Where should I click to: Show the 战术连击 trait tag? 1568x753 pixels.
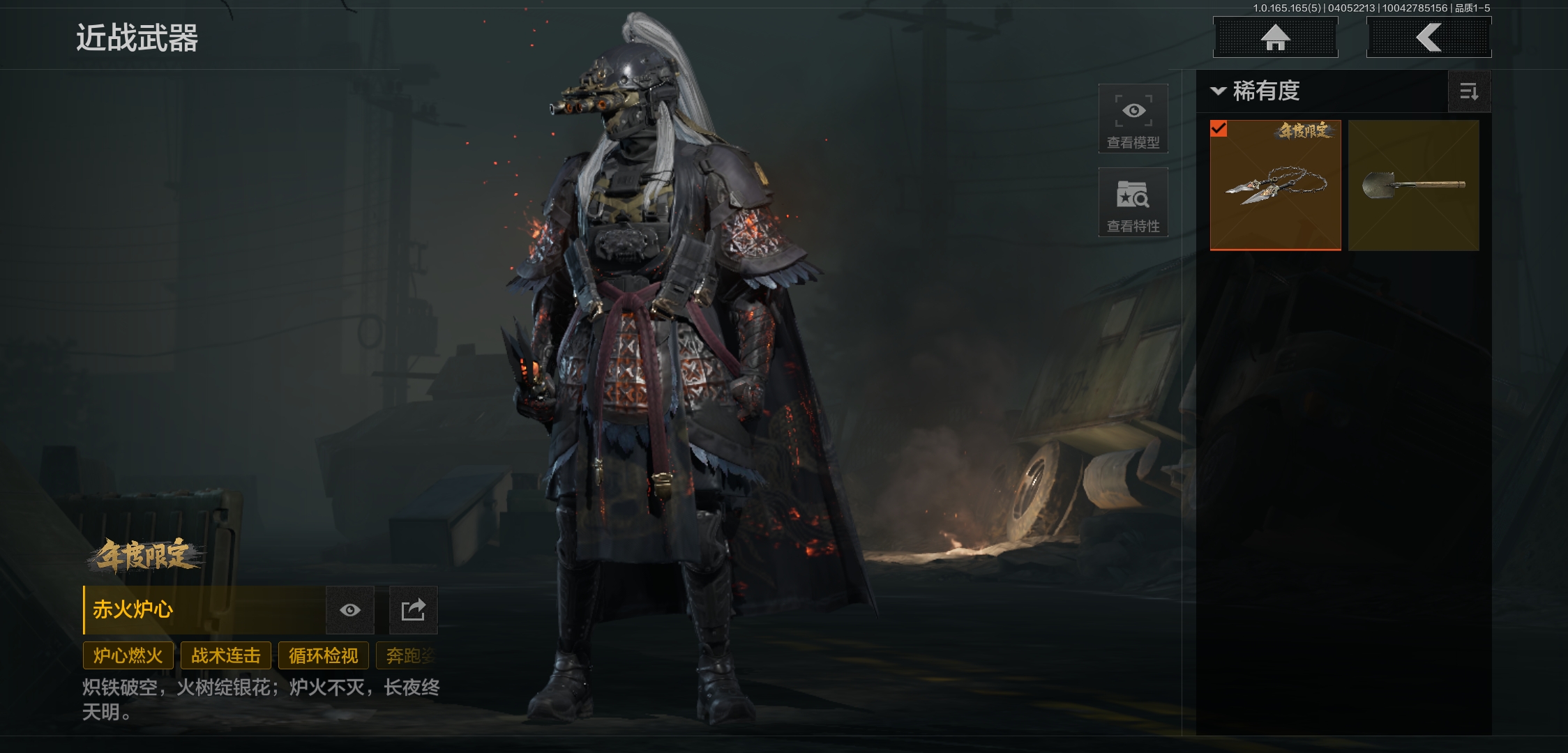tap(226, 655)
